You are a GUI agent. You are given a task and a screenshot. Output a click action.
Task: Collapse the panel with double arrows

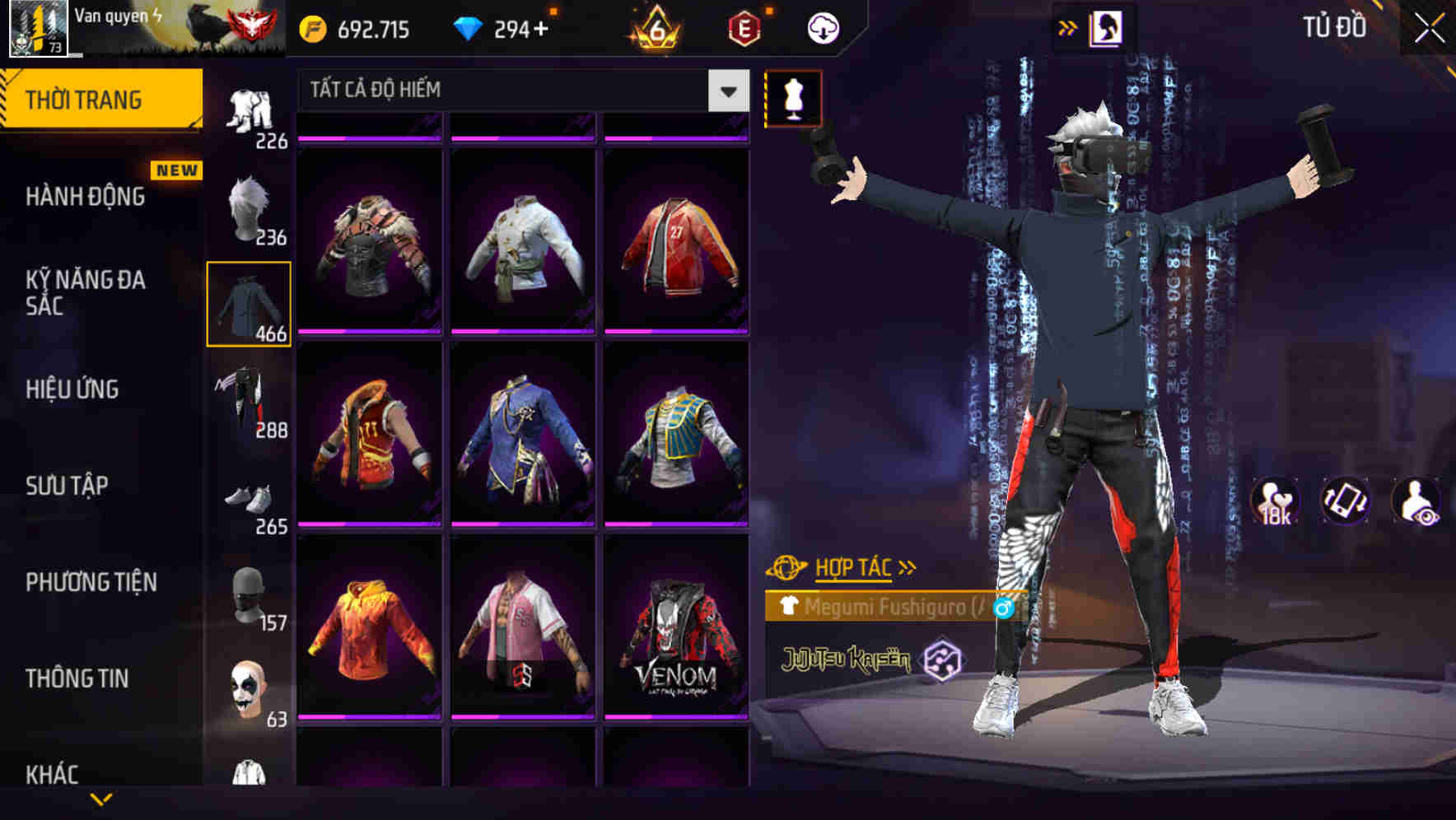[1068, 26]
